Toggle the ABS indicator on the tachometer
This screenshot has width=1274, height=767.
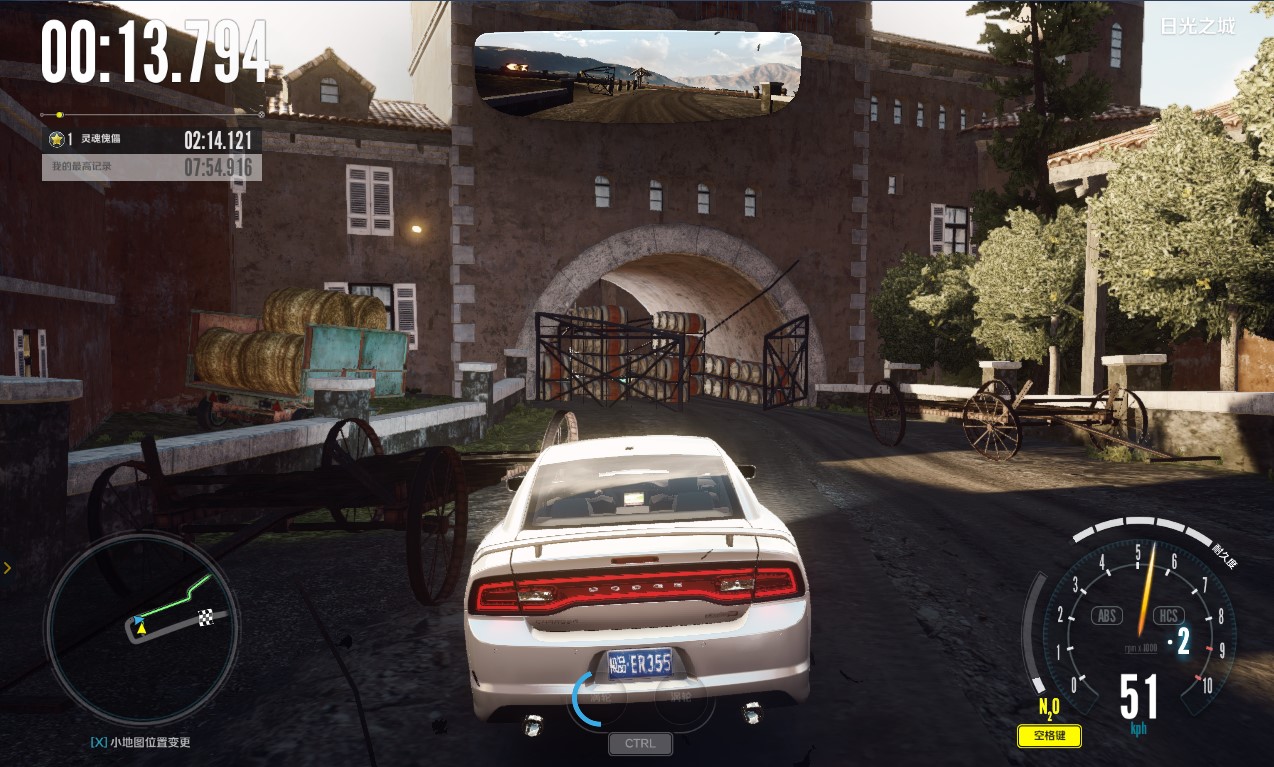1107,615
